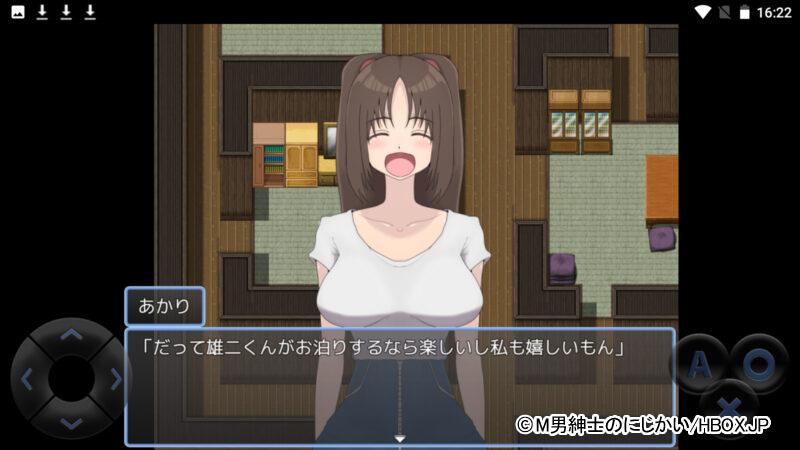The image size is (800, 450).
Task: Tap the virtual O button
Action: coord(758,363)
